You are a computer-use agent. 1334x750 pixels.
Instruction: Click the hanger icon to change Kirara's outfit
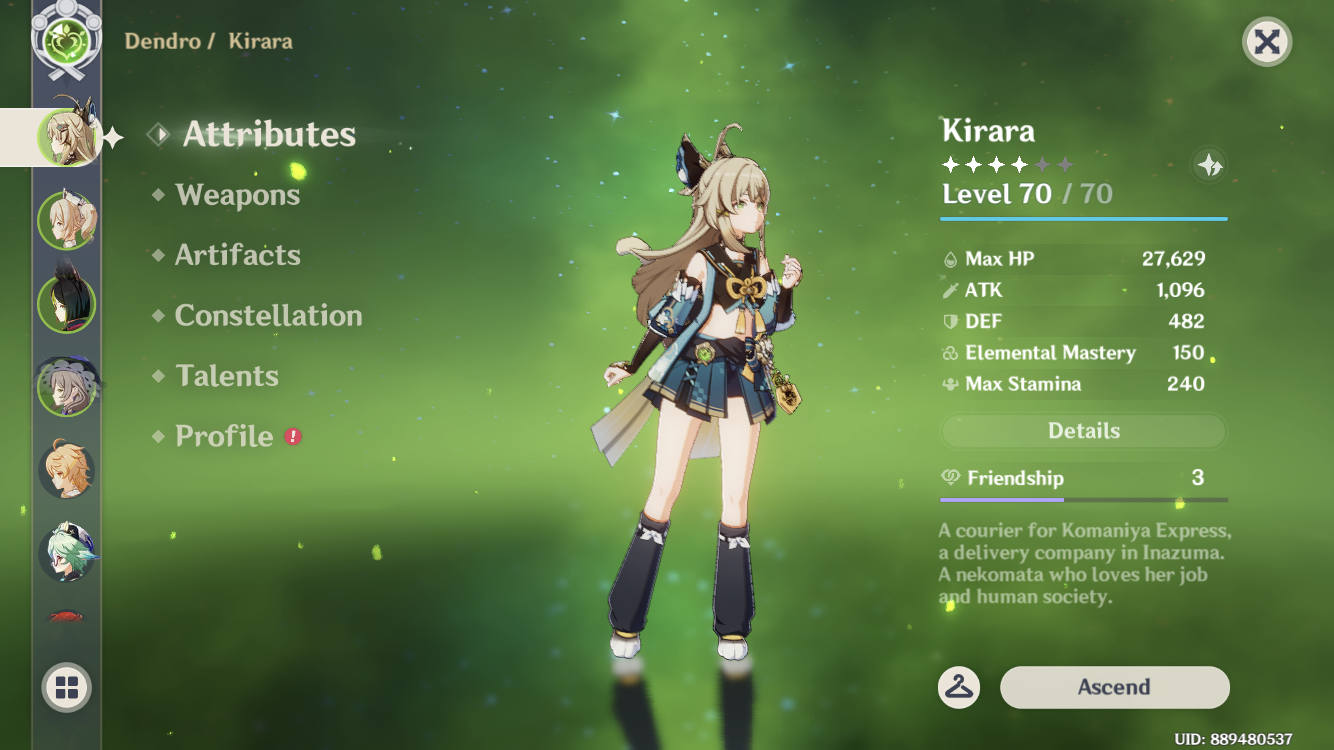(x=956, y=688)
